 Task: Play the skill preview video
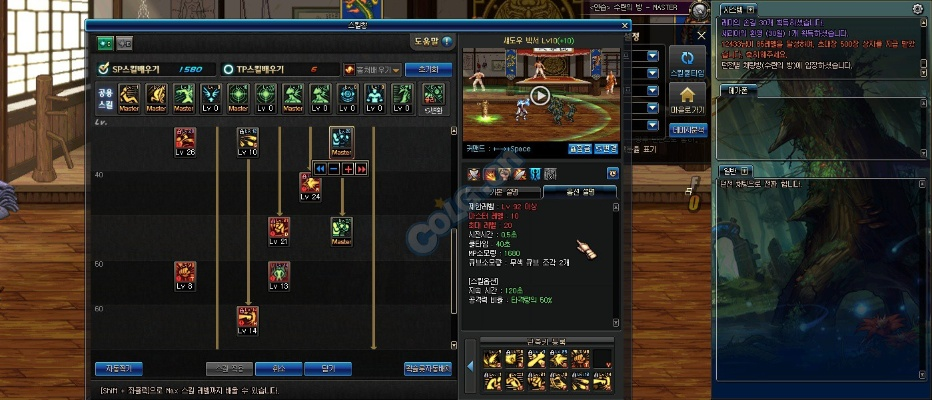[x=539, y=96]
